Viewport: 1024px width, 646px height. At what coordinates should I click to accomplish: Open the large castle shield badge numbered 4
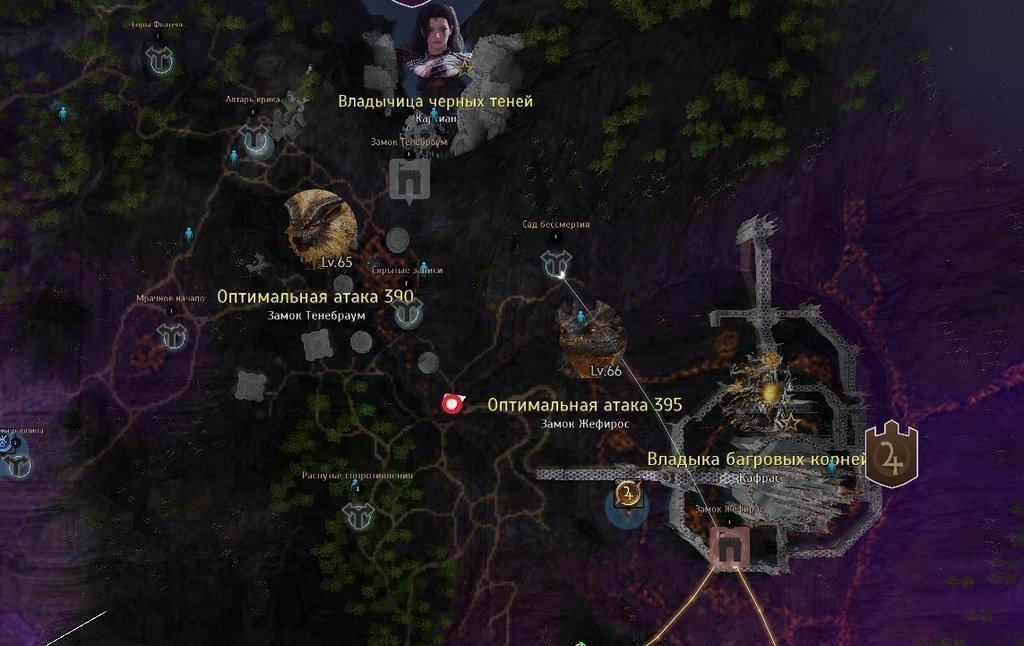891,455
